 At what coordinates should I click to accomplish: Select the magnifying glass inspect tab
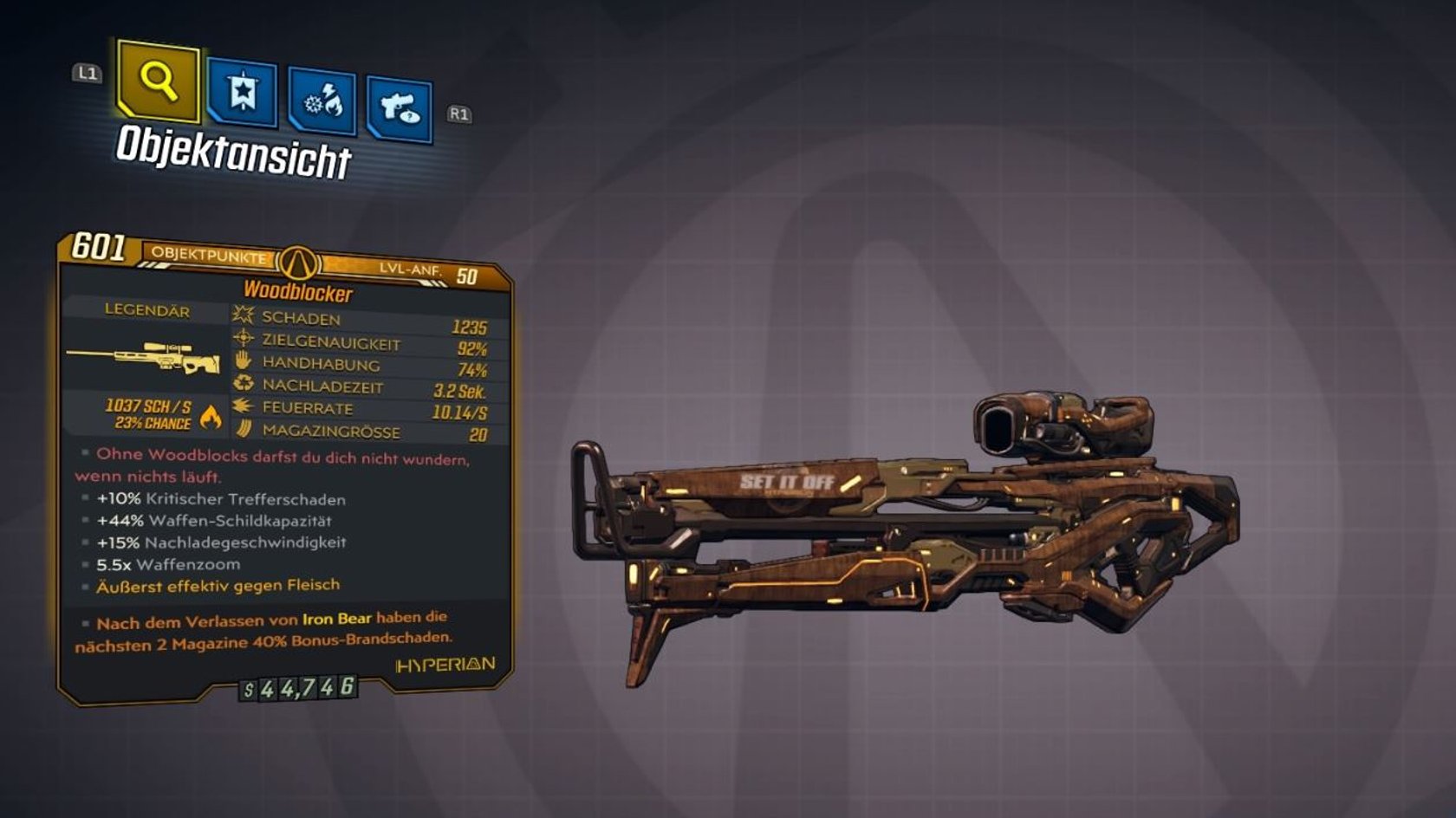[x=159, y=81]
